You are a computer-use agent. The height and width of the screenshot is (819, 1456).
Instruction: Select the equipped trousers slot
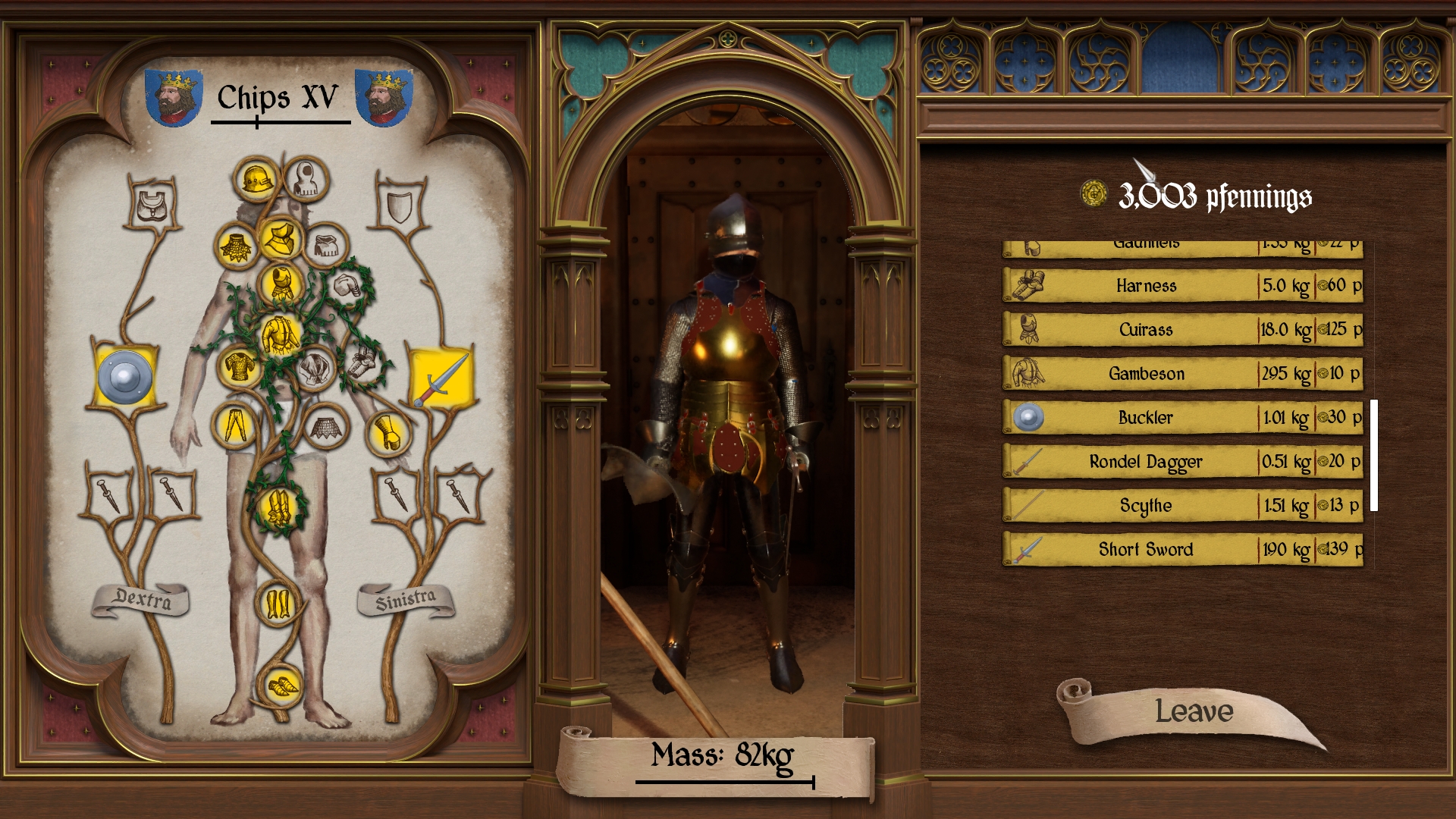pos(234,425)
